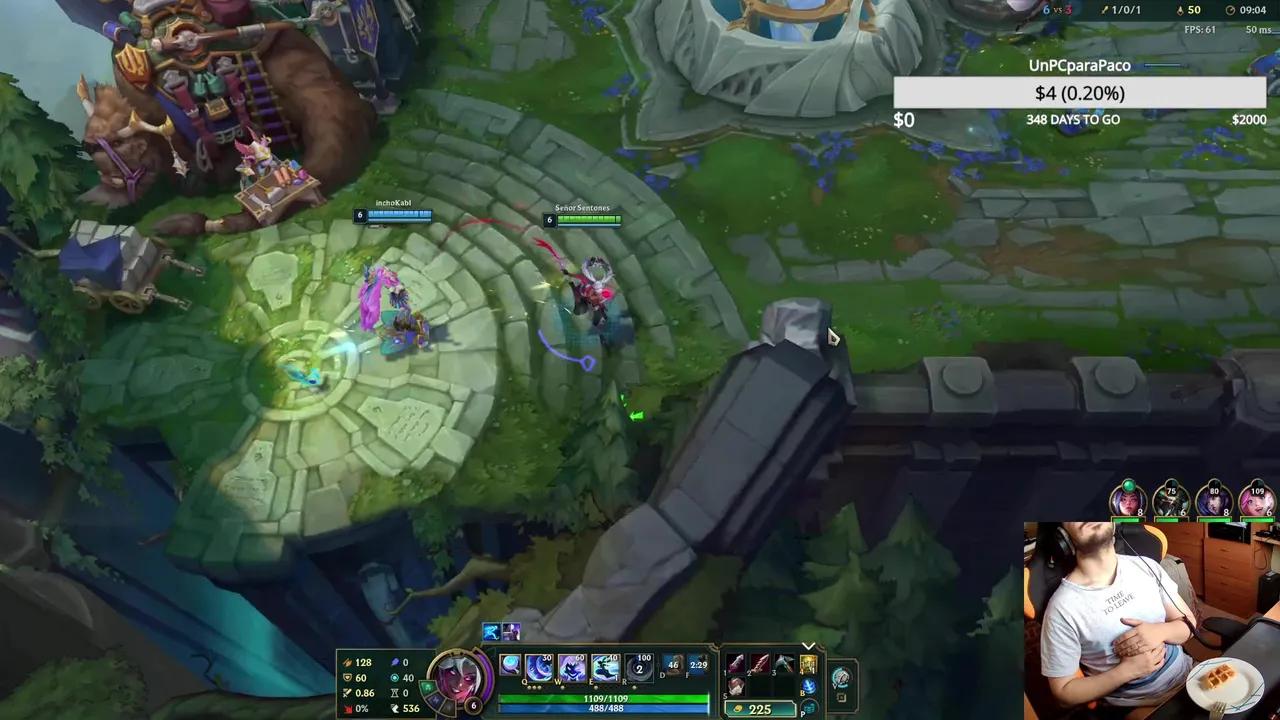Screen dimensions: 1280x720
Task: Click the attack damage stat showing 128
Action: pyautogui.click(x=363, y=662)
